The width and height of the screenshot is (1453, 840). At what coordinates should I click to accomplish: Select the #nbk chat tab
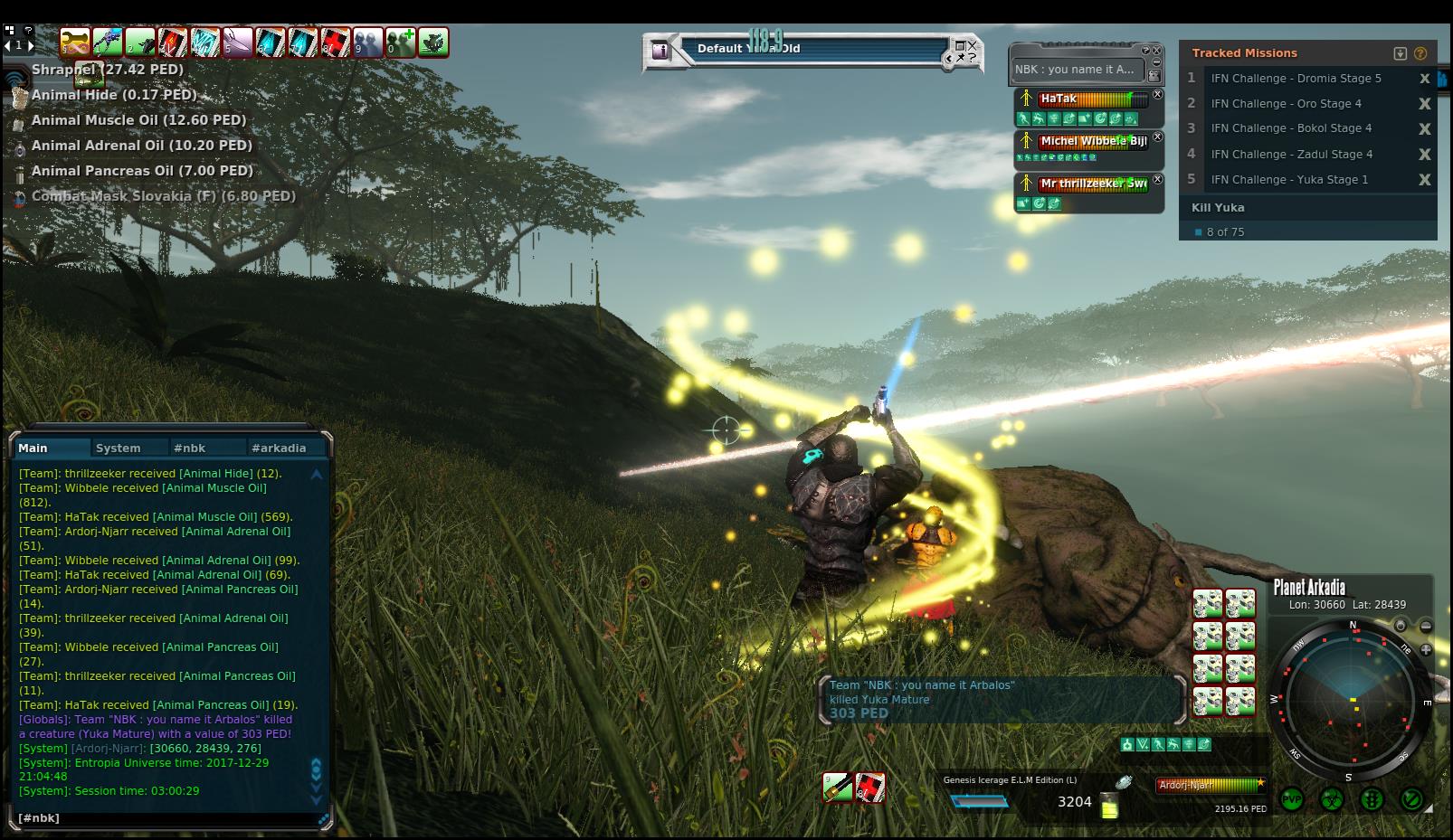pyautogui.click(x=190, y=448)
